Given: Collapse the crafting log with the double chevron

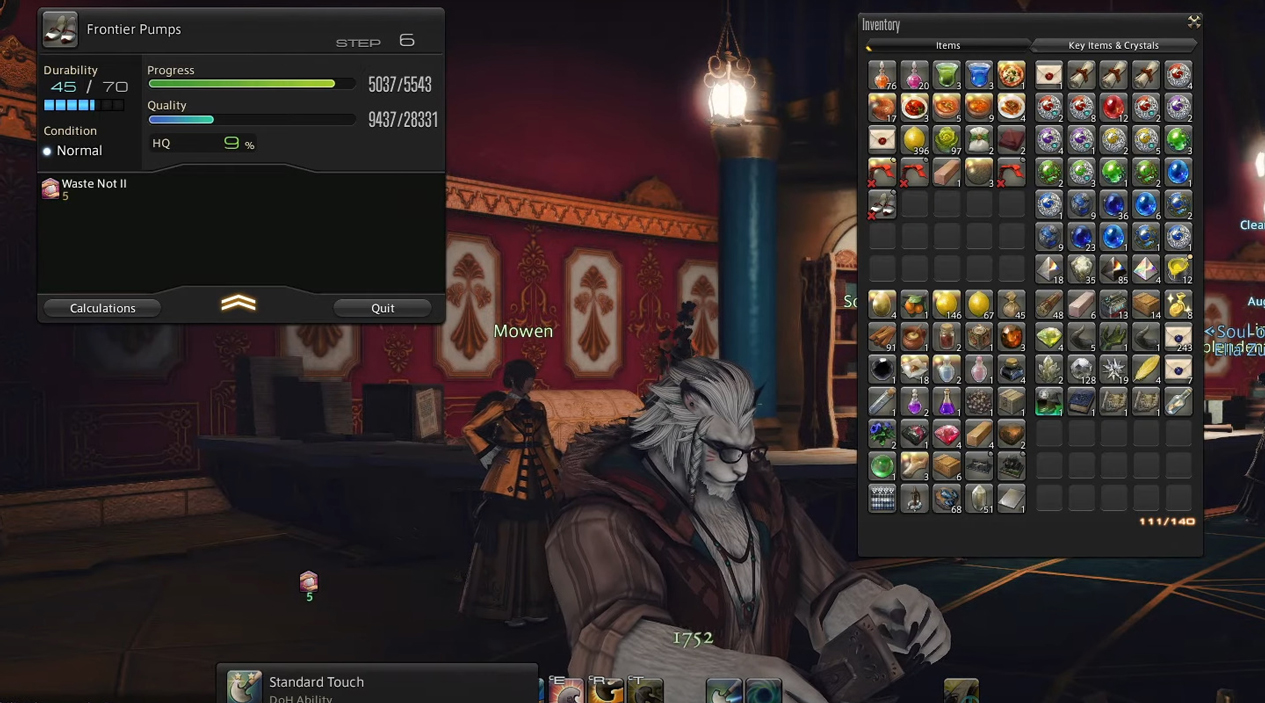Looking at the screenshot, I should [238, 304].
